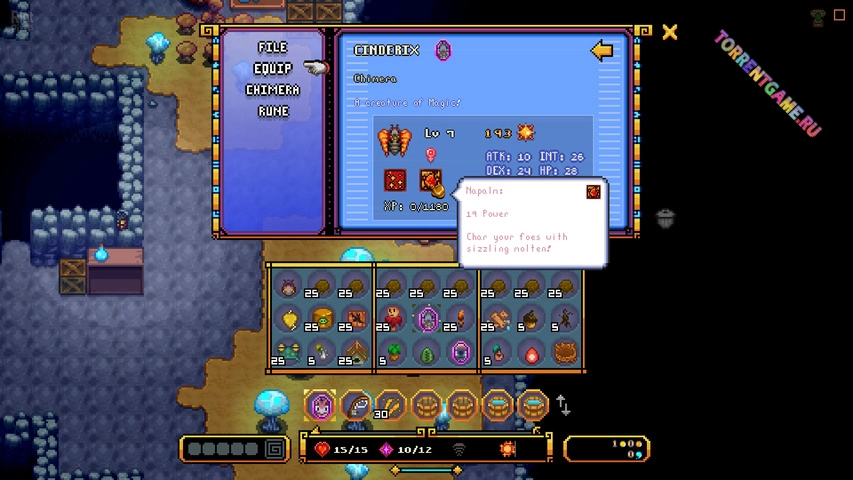Select the red scarecrow inventory item

coord(393,319)
